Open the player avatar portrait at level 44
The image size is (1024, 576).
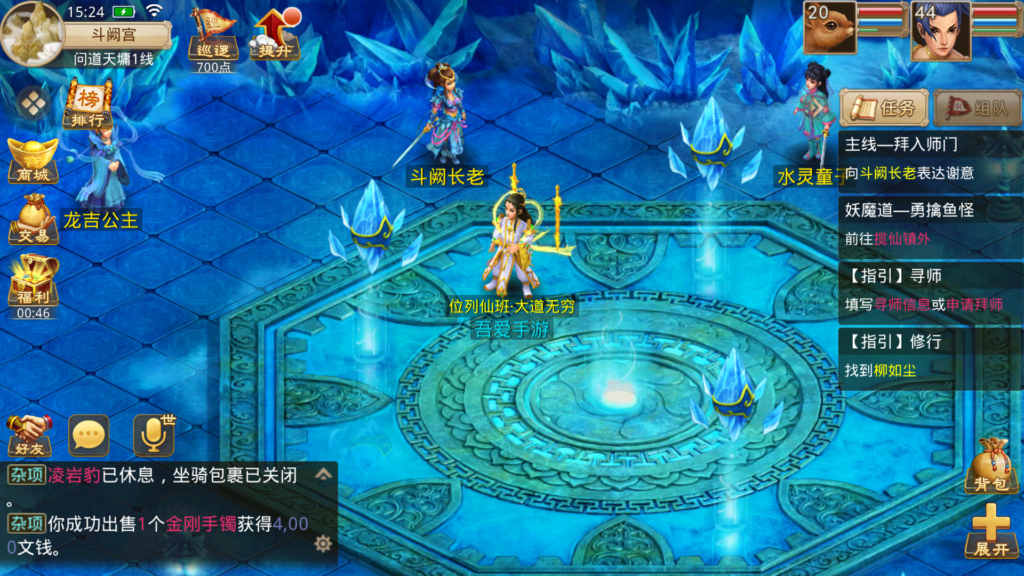tap(939, 30)
